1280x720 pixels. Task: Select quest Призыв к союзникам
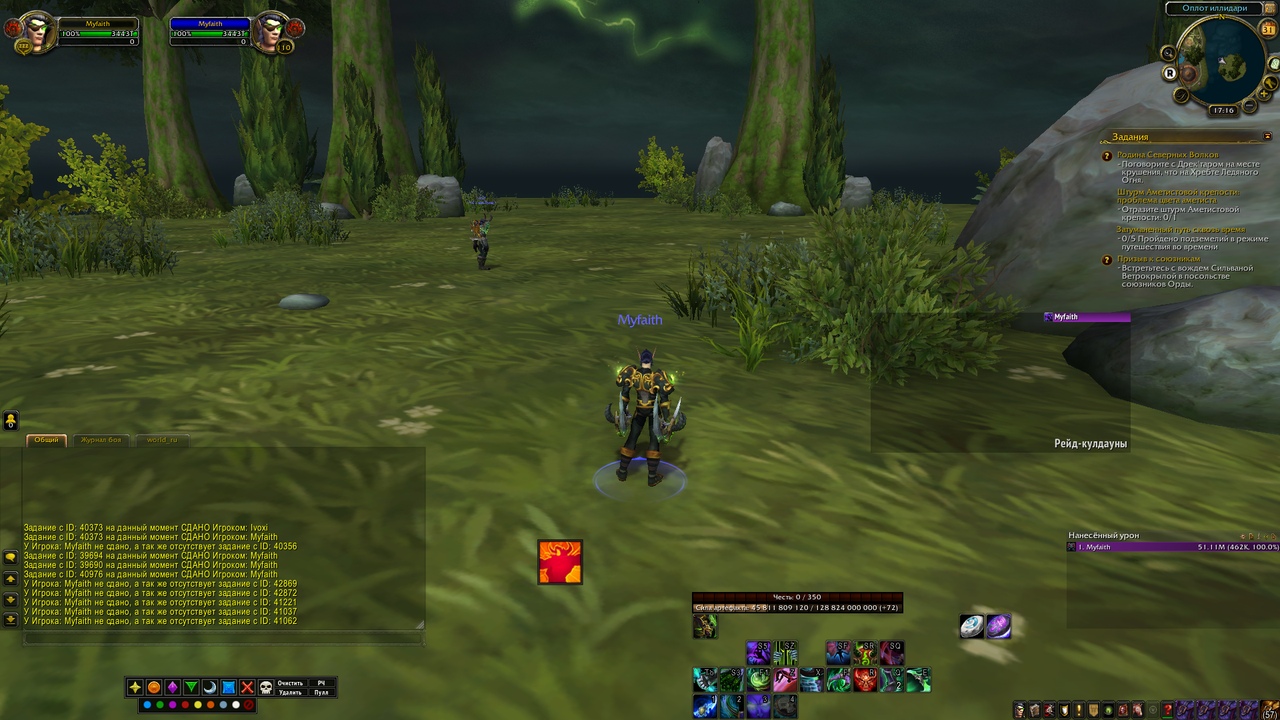pyautogui.click(x=1160, y=259)
